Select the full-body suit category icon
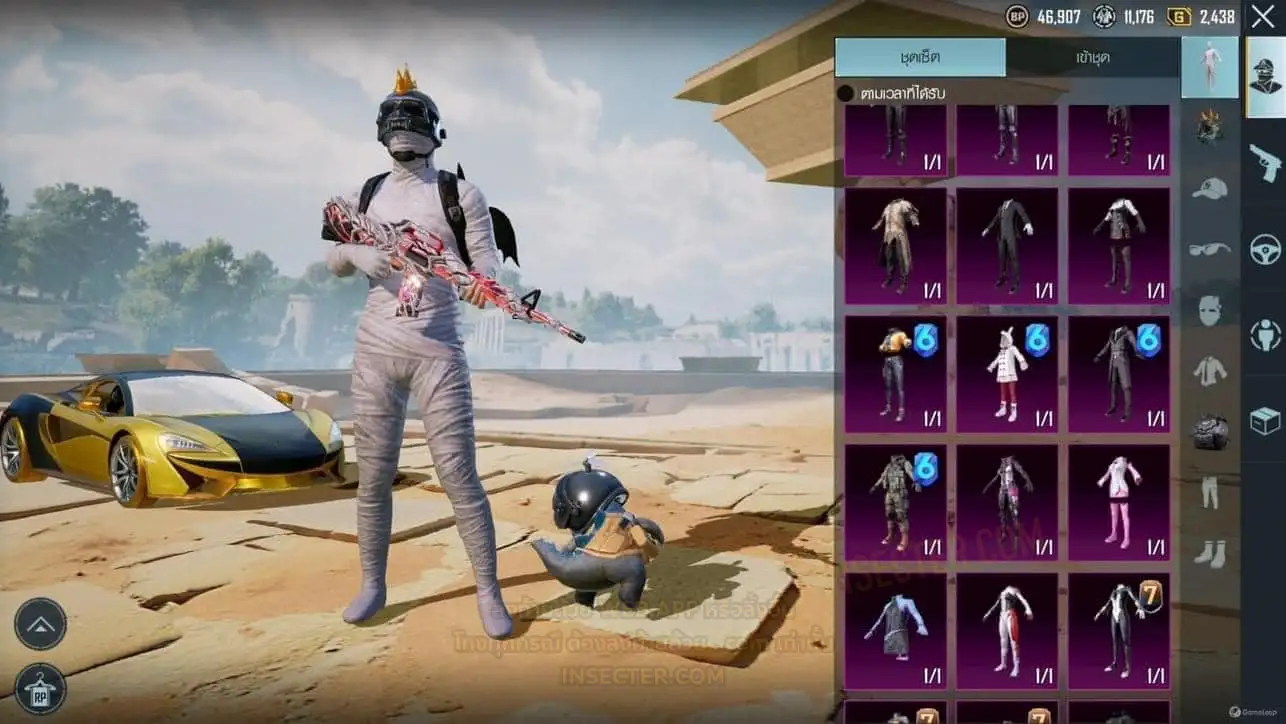This screenshot has height=724, width=1286. (x=1210, y=66)
